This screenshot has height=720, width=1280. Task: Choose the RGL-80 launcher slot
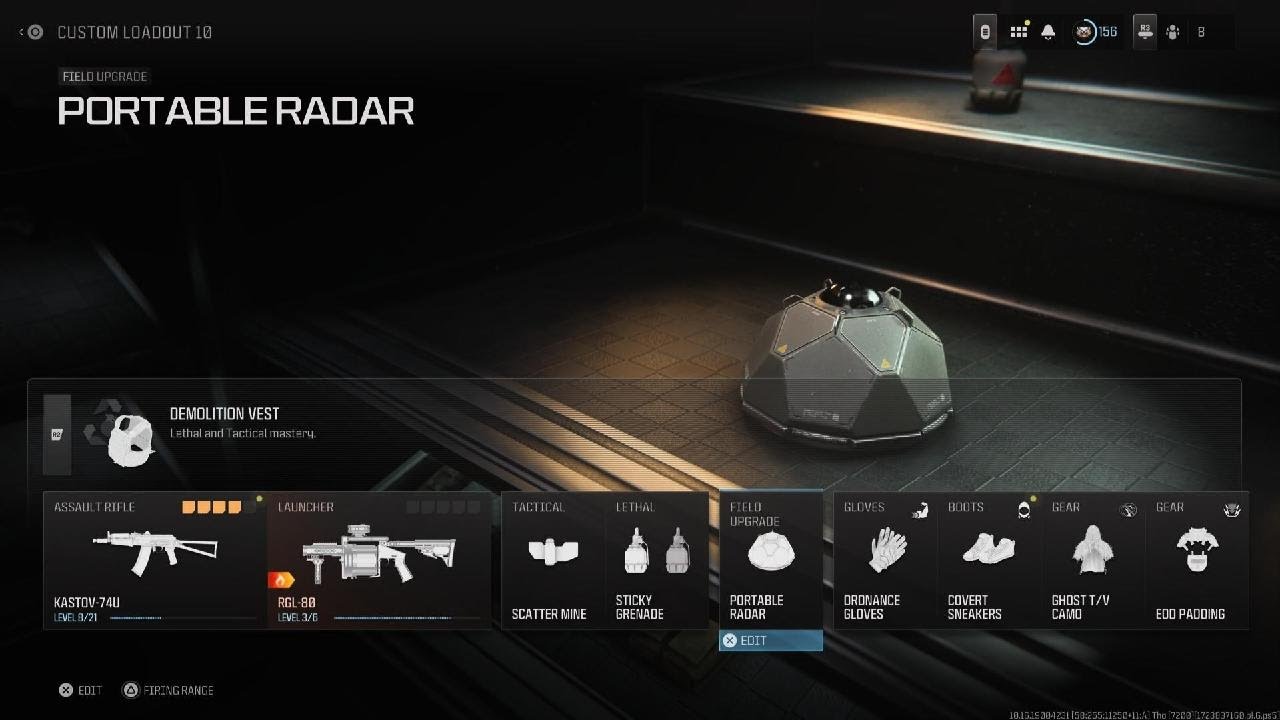coord(379,559)
